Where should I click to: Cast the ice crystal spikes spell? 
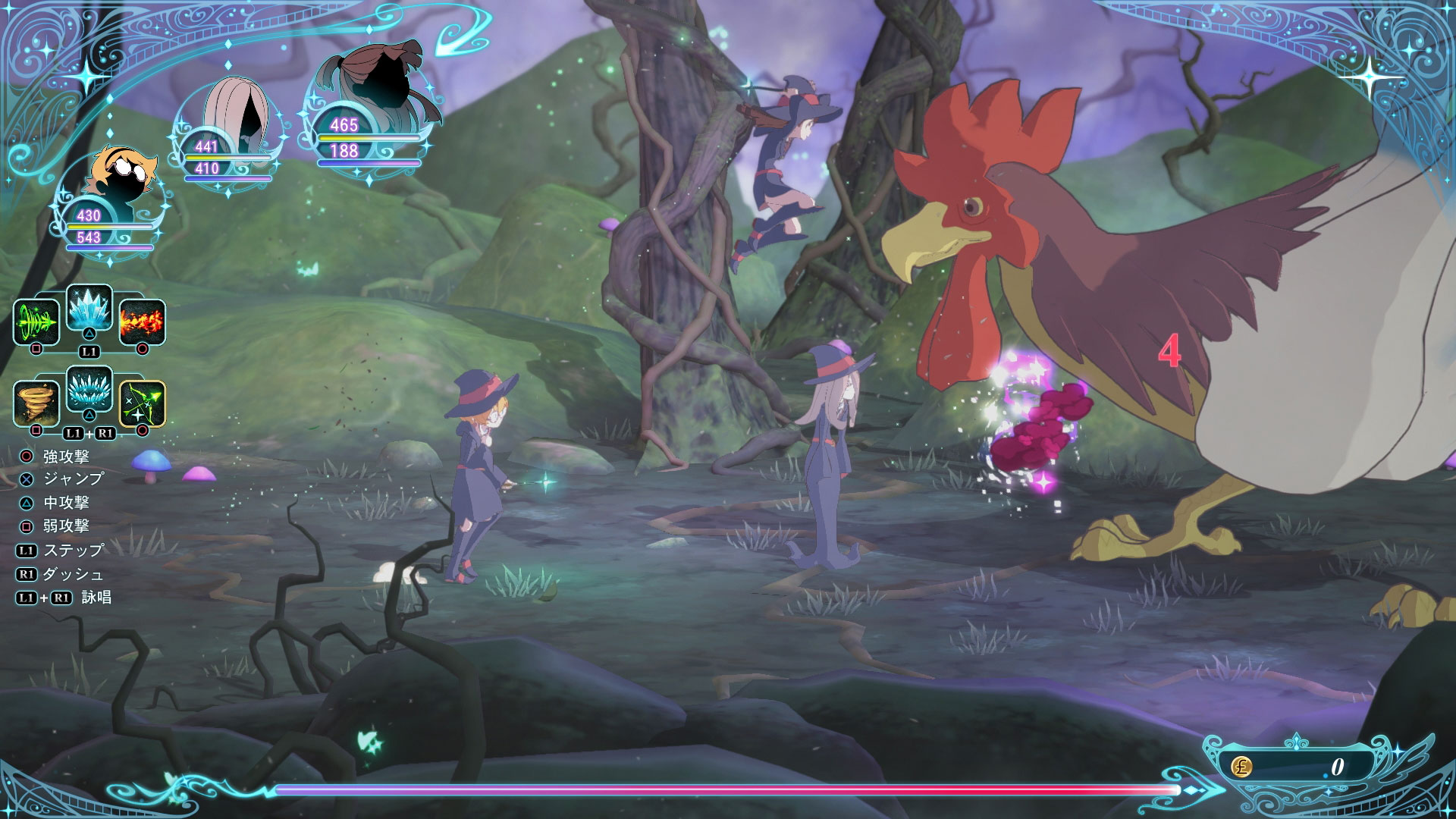89,307
